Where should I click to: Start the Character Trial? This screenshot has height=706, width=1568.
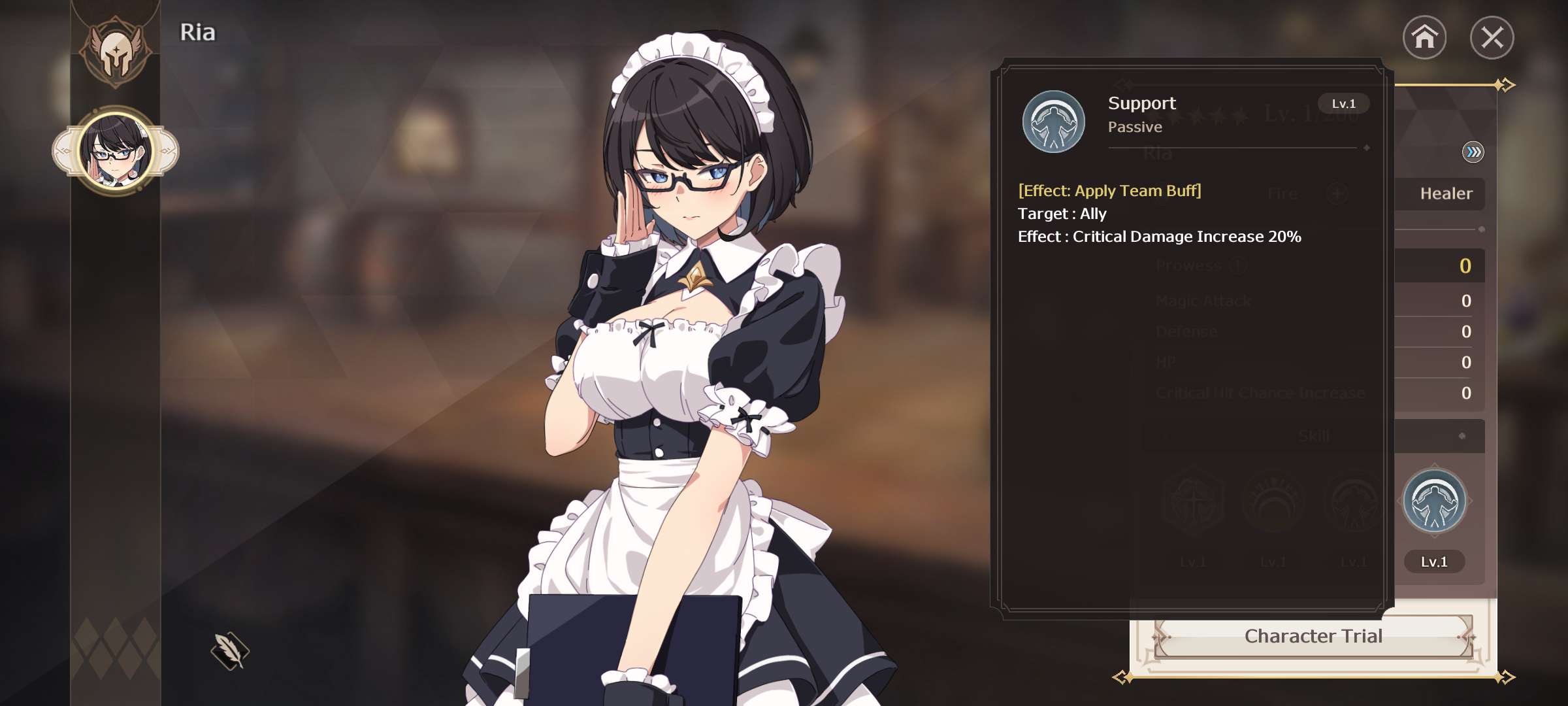pyautogui.click(x=1313, y=636)
